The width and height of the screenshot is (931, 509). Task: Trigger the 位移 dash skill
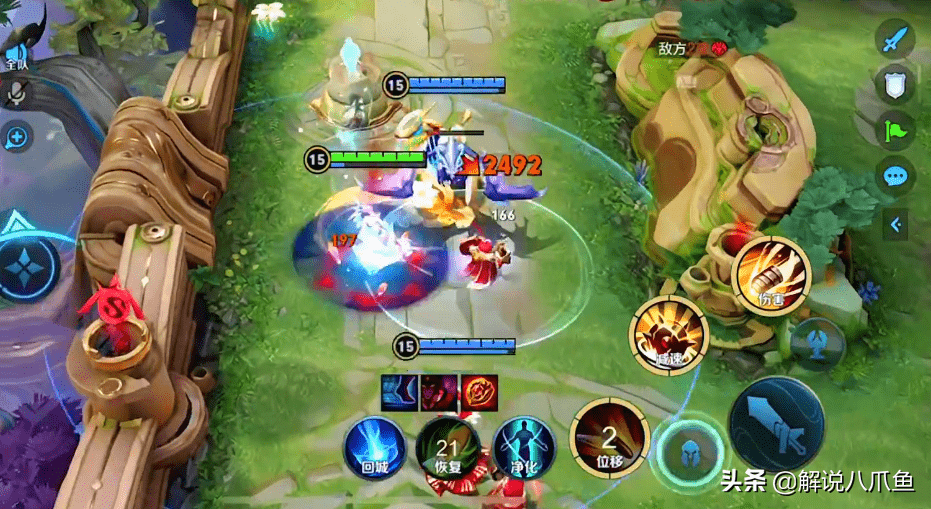[607, 436]
